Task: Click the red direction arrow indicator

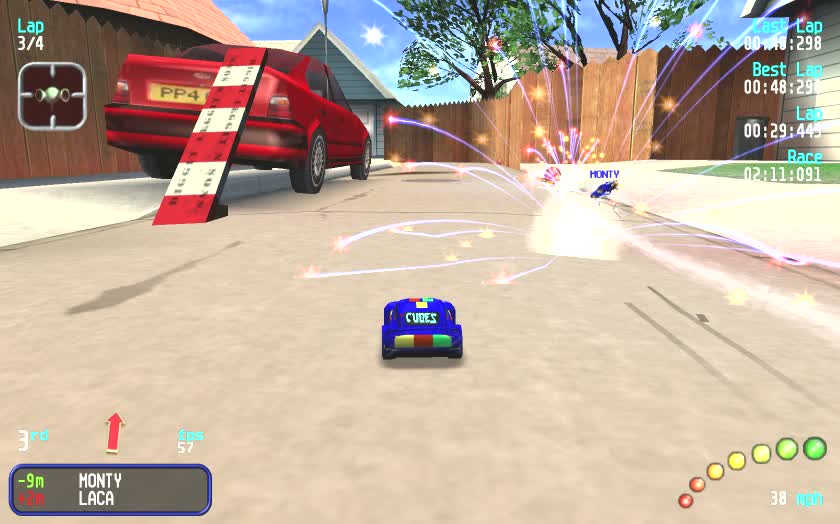Action: coord(115,432)
